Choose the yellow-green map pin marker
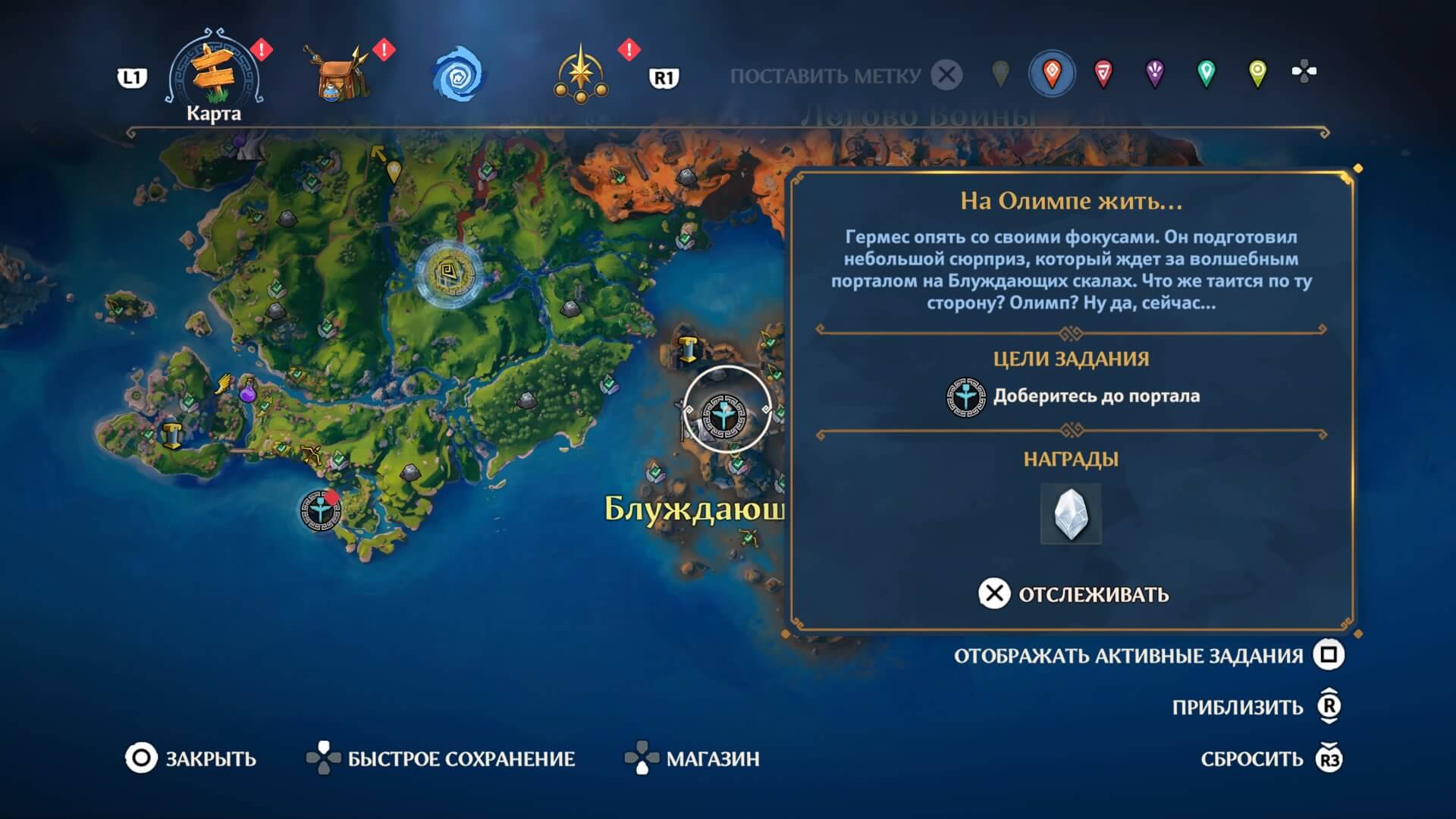This screenshot has height=819, width=1456. pos(1257,74)
